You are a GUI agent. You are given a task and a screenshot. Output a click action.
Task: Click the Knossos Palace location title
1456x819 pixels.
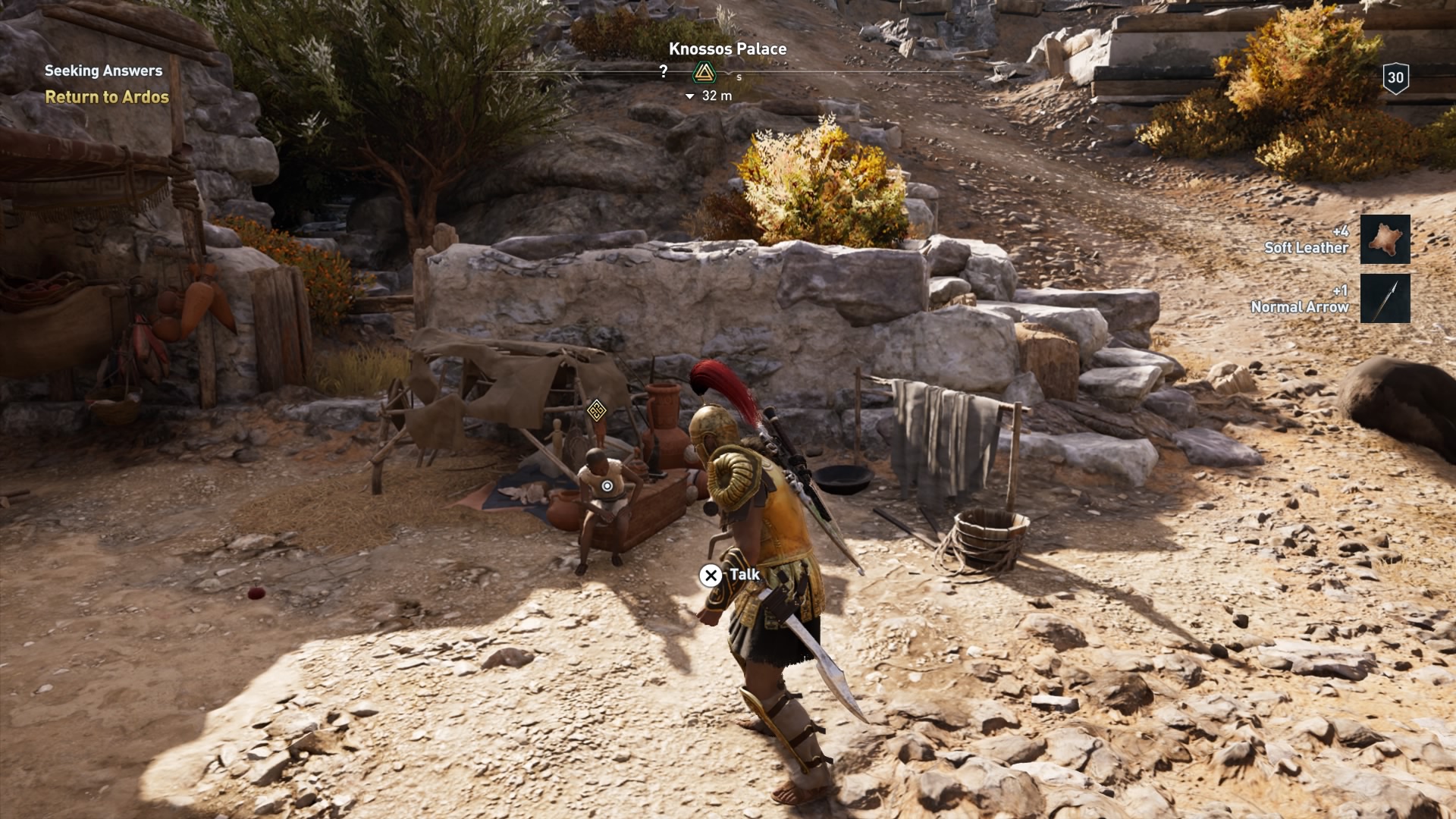(727, 49)
